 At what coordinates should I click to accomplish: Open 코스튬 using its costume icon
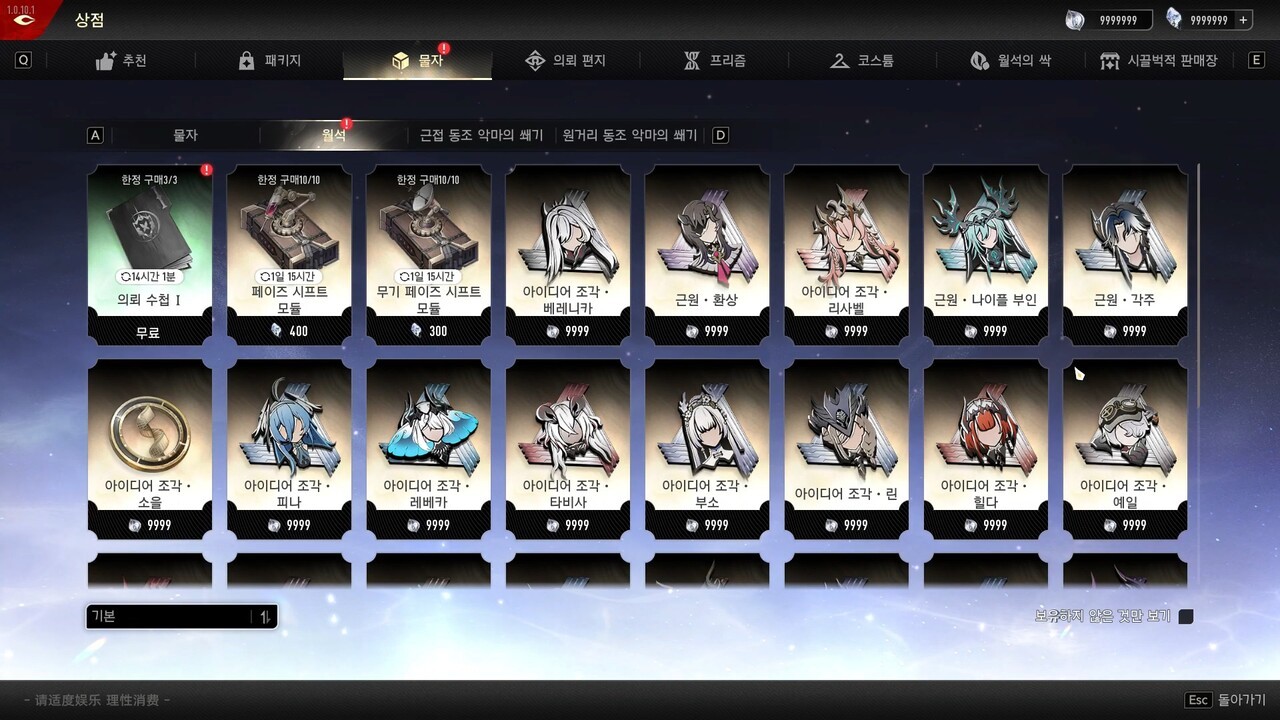(x=838, y=60)
